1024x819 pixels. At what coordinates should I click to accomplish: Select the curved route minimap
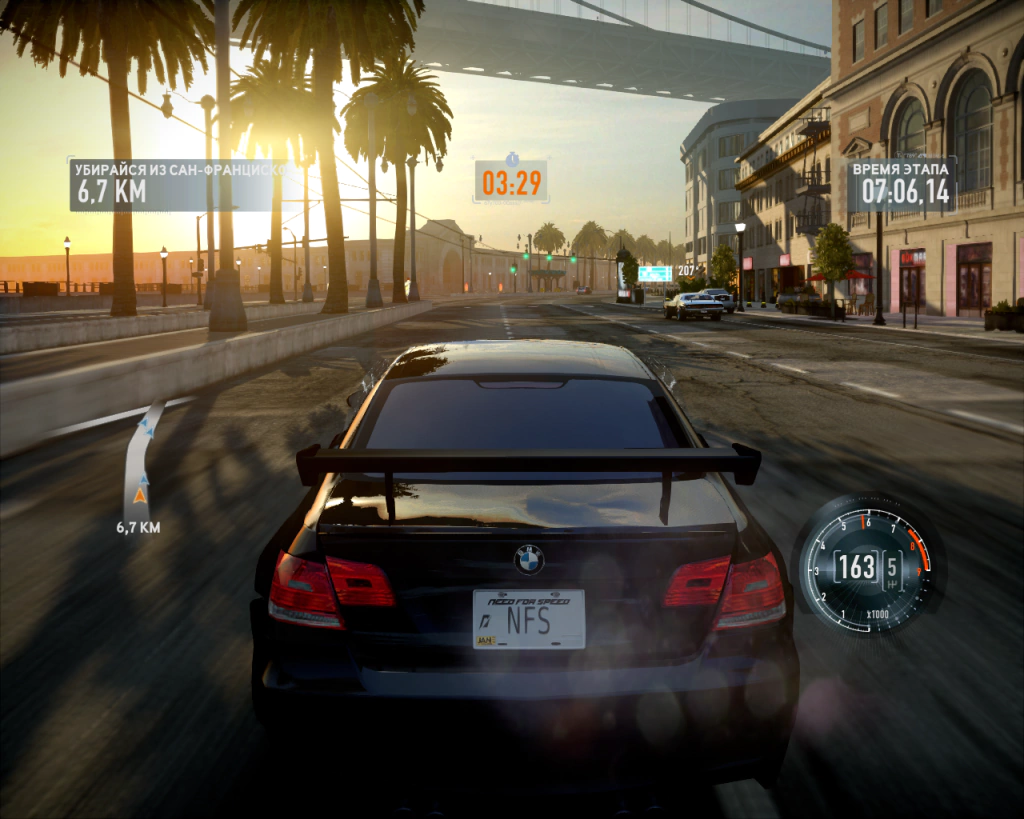pyautogui.click(x=140, y=458)
